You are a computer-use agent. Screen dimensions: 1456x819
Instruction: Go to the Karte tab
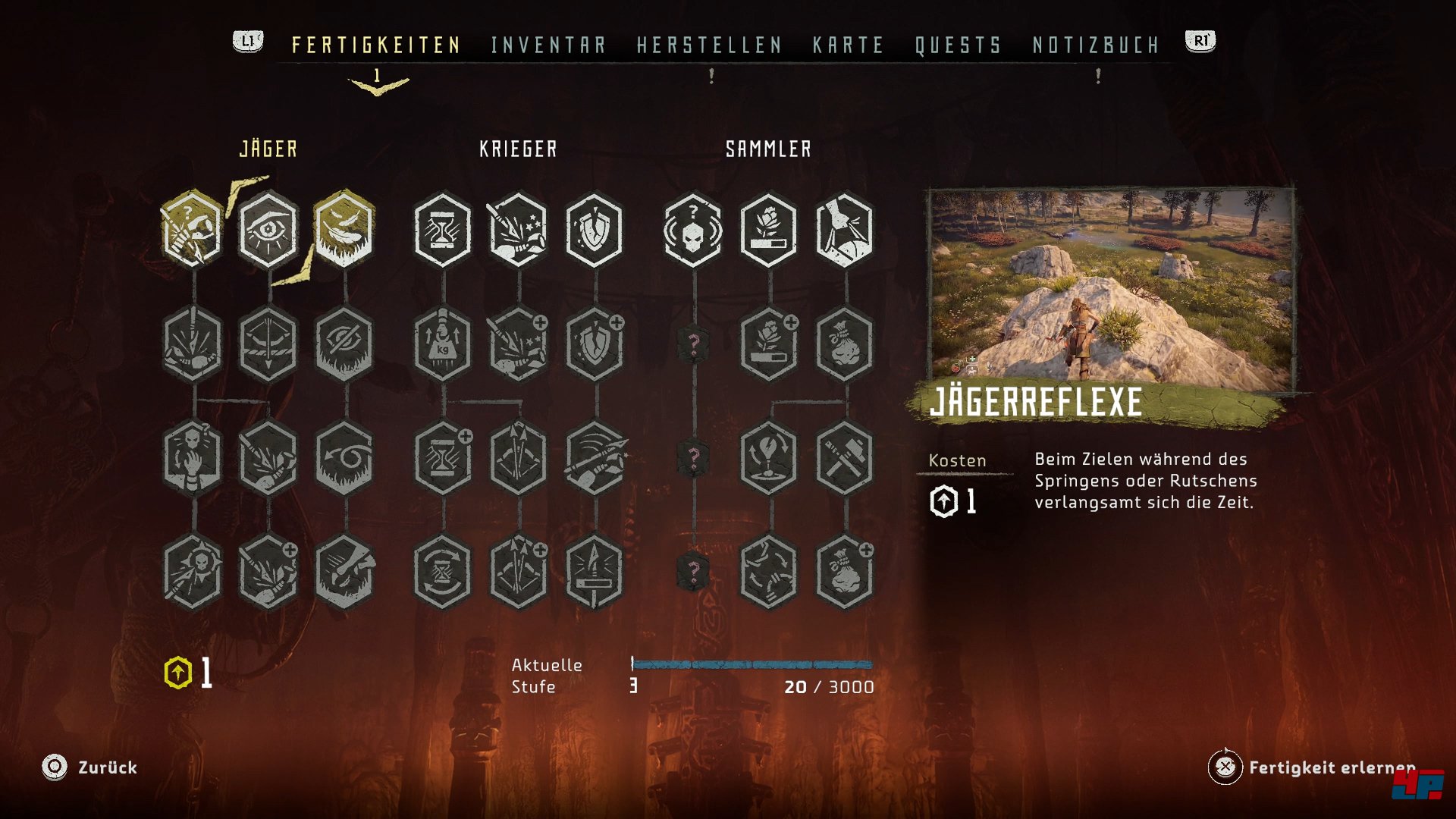[848, 45]
